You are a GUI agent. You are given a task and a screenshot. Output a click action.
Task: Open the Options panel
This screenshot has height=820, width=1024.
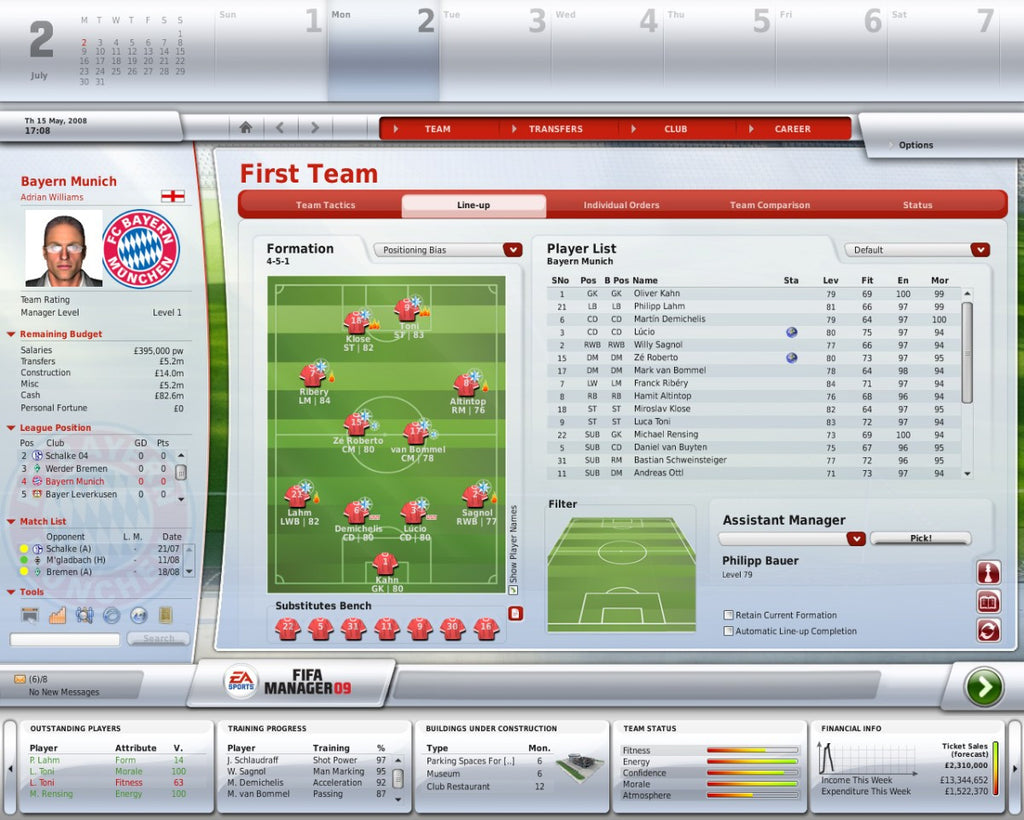(915, 145)
